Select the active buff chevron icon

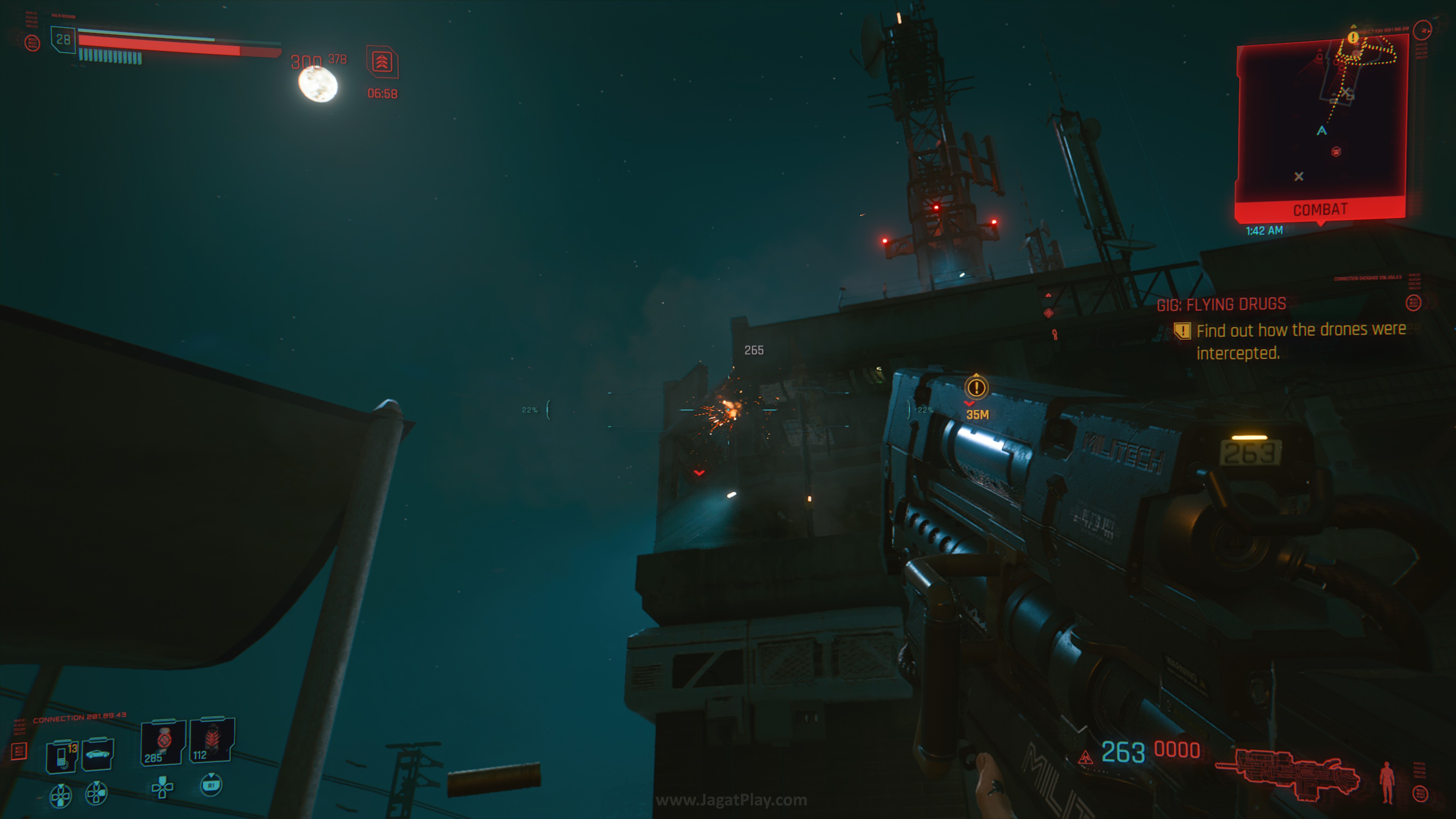[x=382, y=61]
